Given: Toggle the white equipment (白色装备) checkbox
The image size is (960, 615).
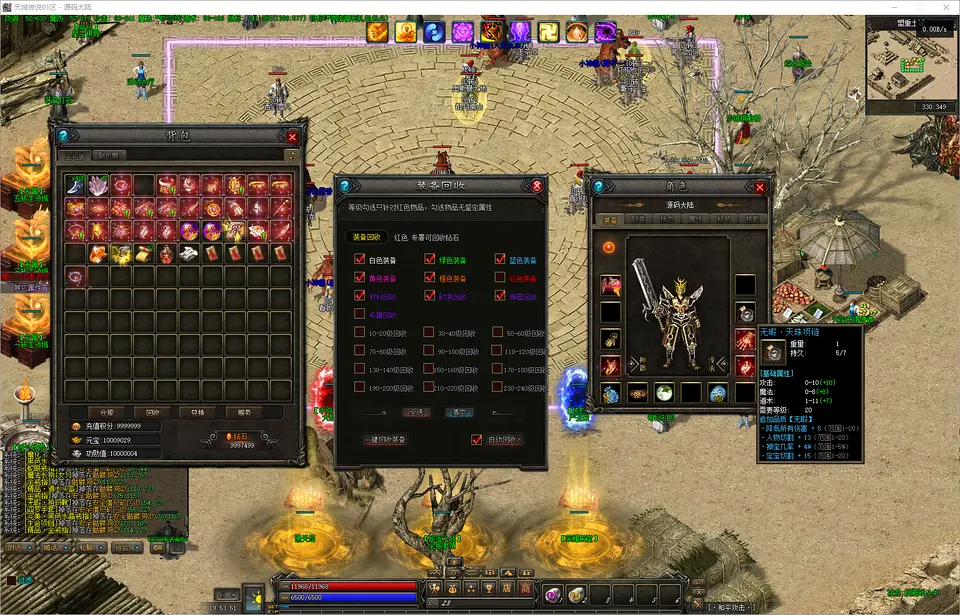Looking at the screenshot, I should pyautogui.click(x=360, y=260).
